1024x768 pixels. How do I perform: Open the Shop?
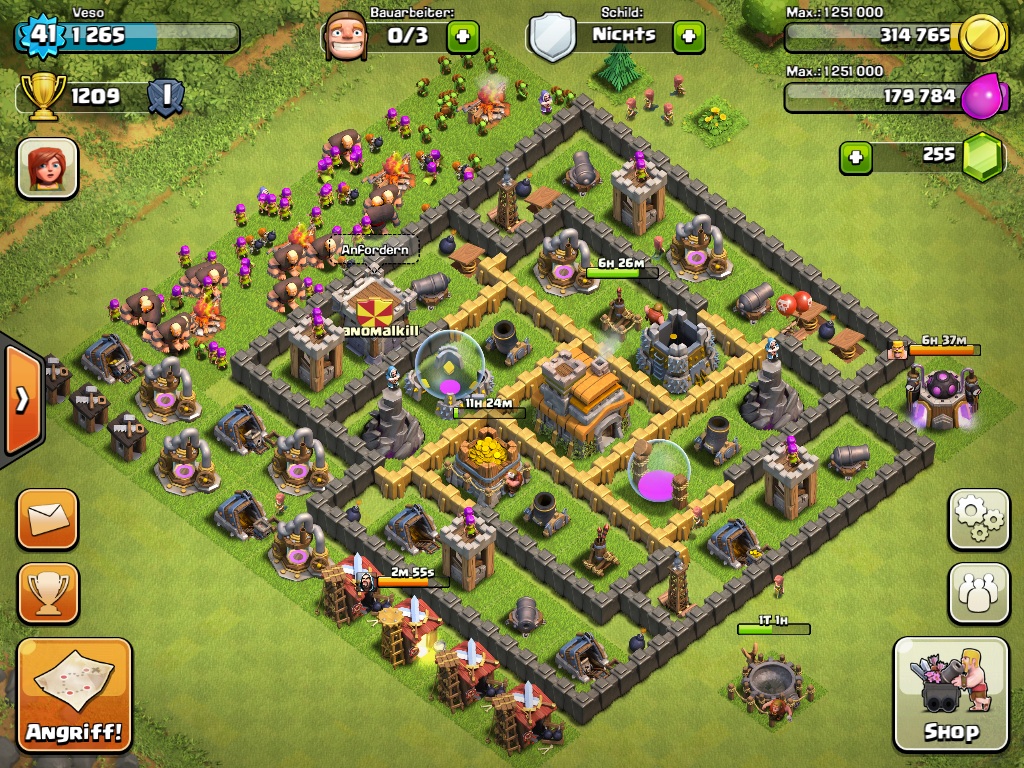coord(951,694)
